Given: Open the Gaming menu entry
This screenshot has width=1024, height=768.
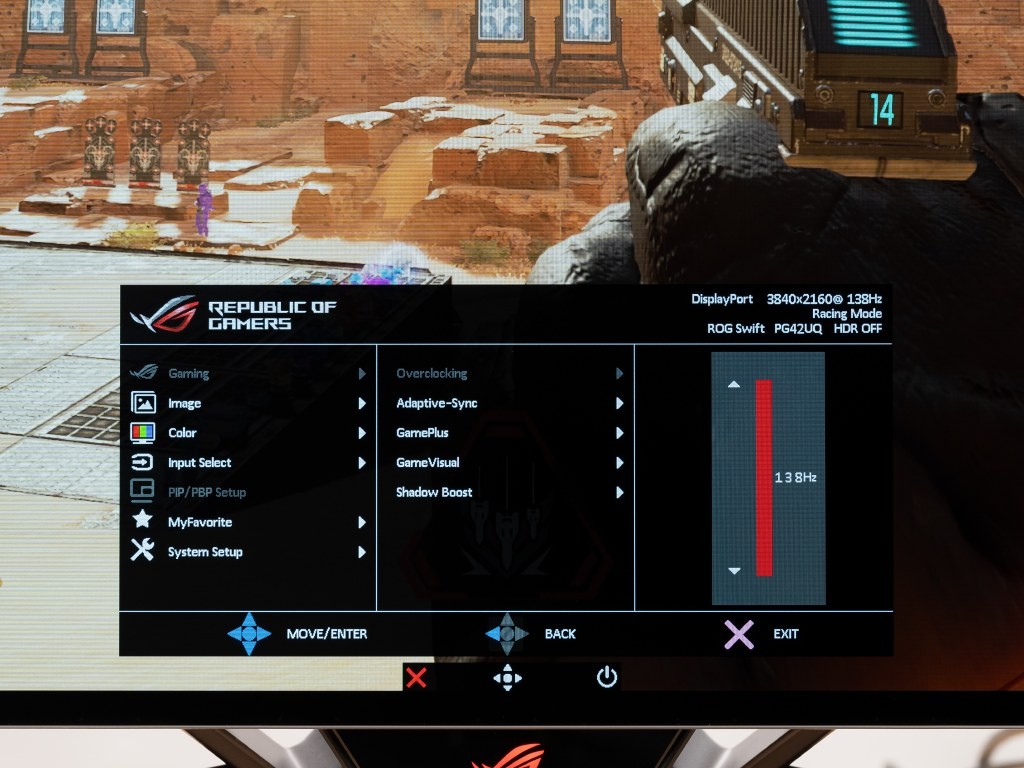Looking at the screenshot, I should 189,374.
